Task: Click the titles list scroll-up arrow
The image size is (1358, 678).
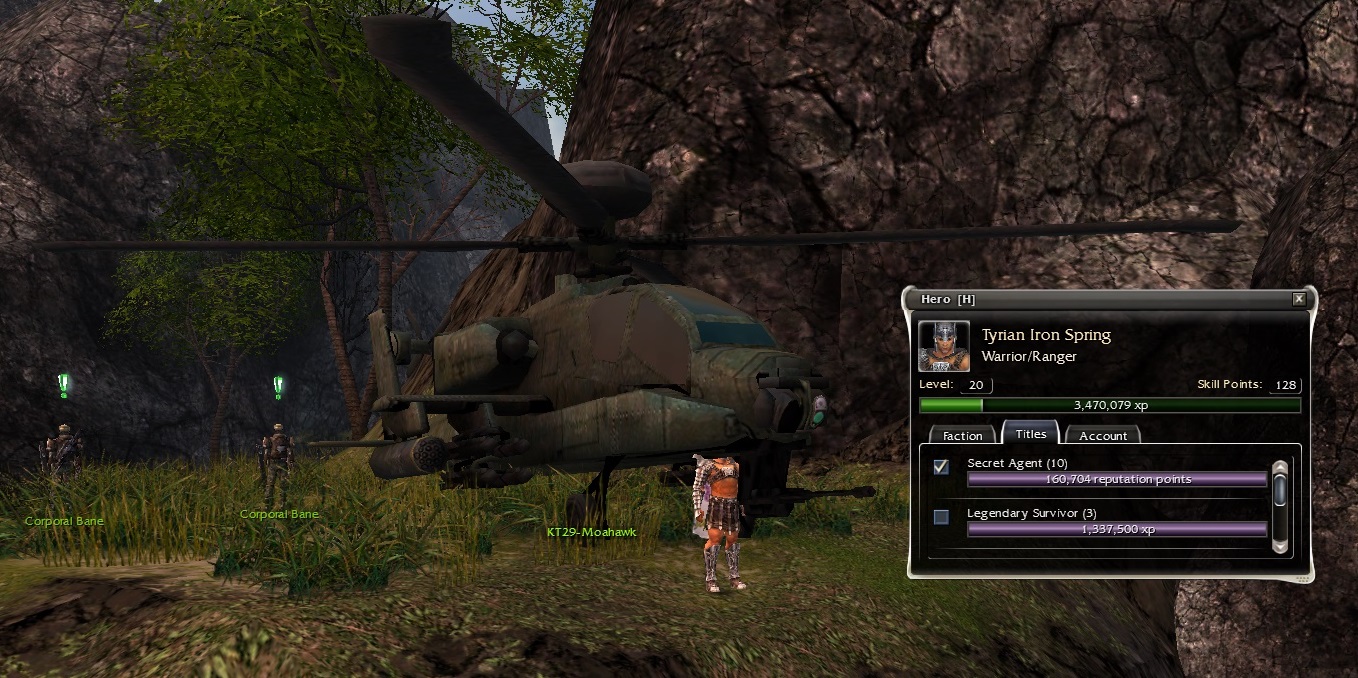Action: point(1279,467)
